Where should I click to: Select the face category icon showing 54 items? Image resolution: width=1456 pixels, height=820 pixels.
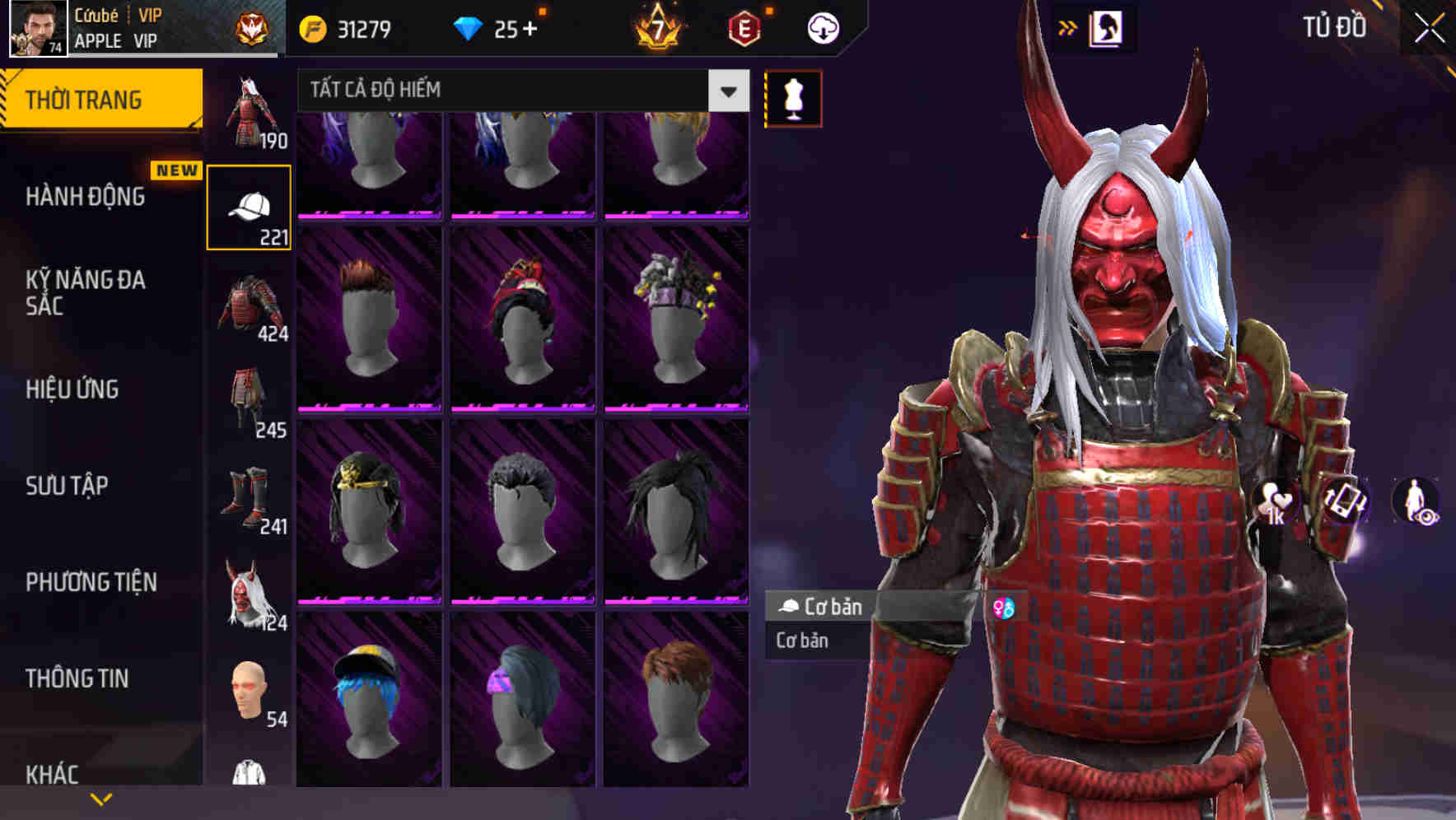[248, 692]
